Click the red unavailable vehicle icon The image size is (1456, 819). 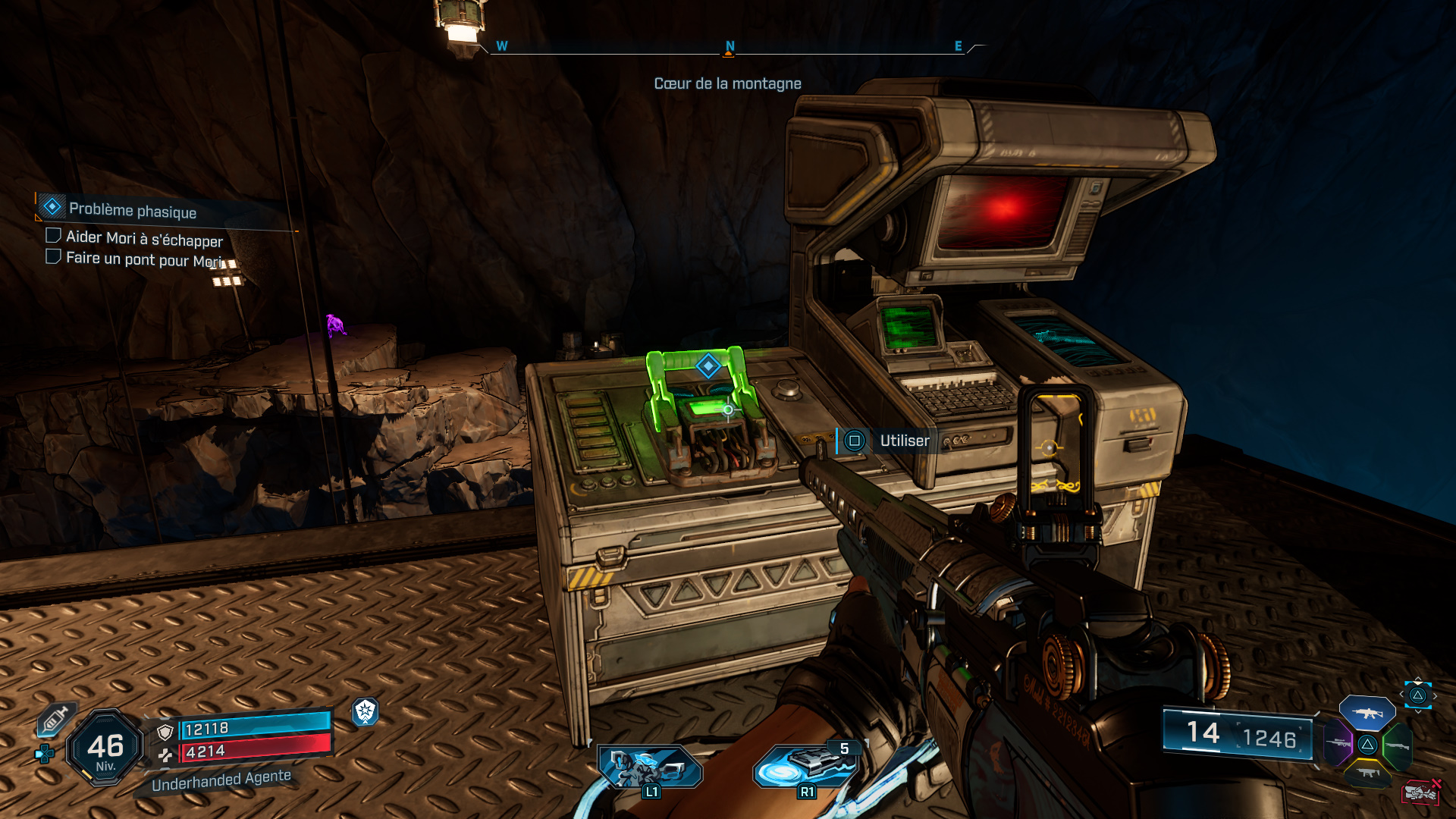pos(1420,793)
